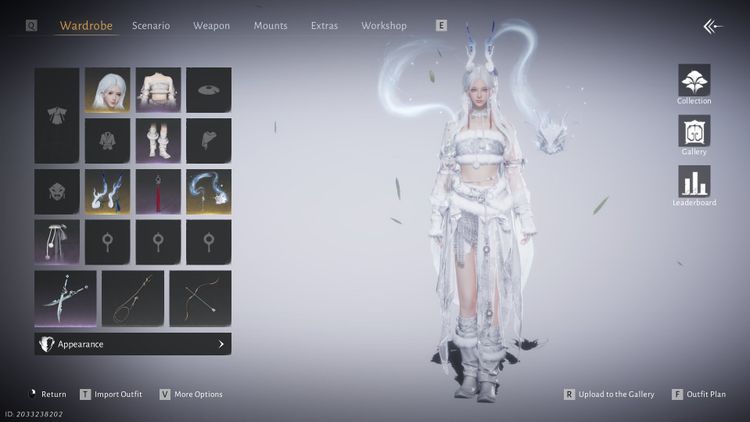Select the white hair hairstyle slot
This screenshot has width=750, height=422.
click(108, 90)
